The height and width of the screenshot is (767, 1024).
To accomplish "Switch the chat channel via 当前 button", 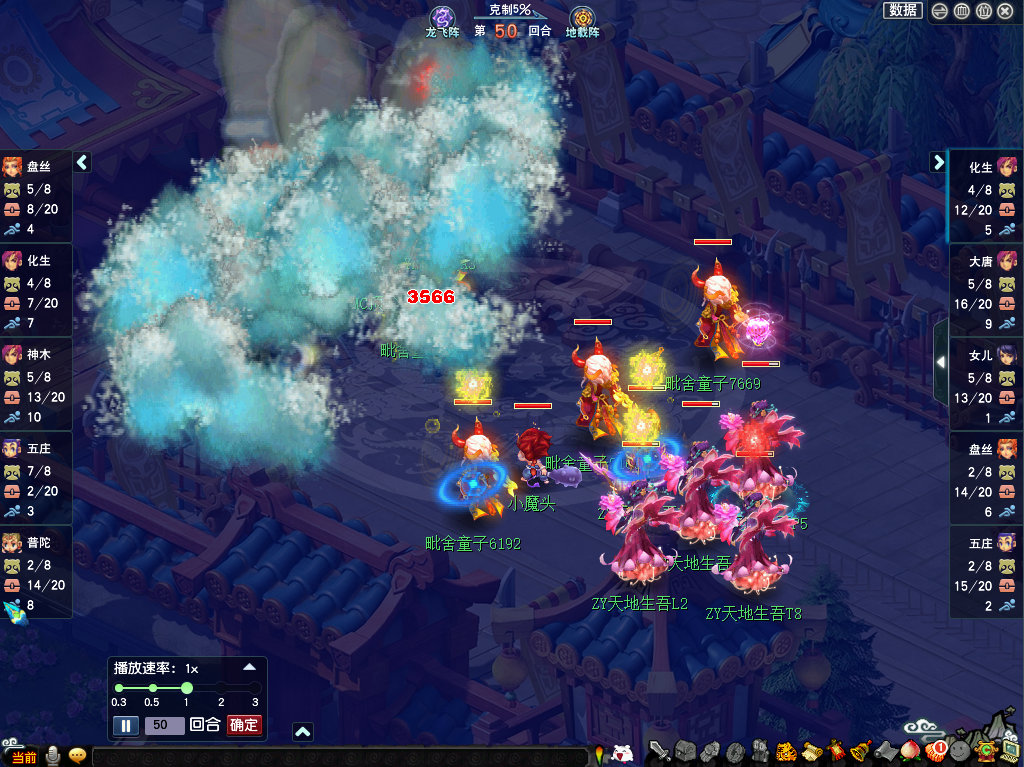I will pos(23,757).
